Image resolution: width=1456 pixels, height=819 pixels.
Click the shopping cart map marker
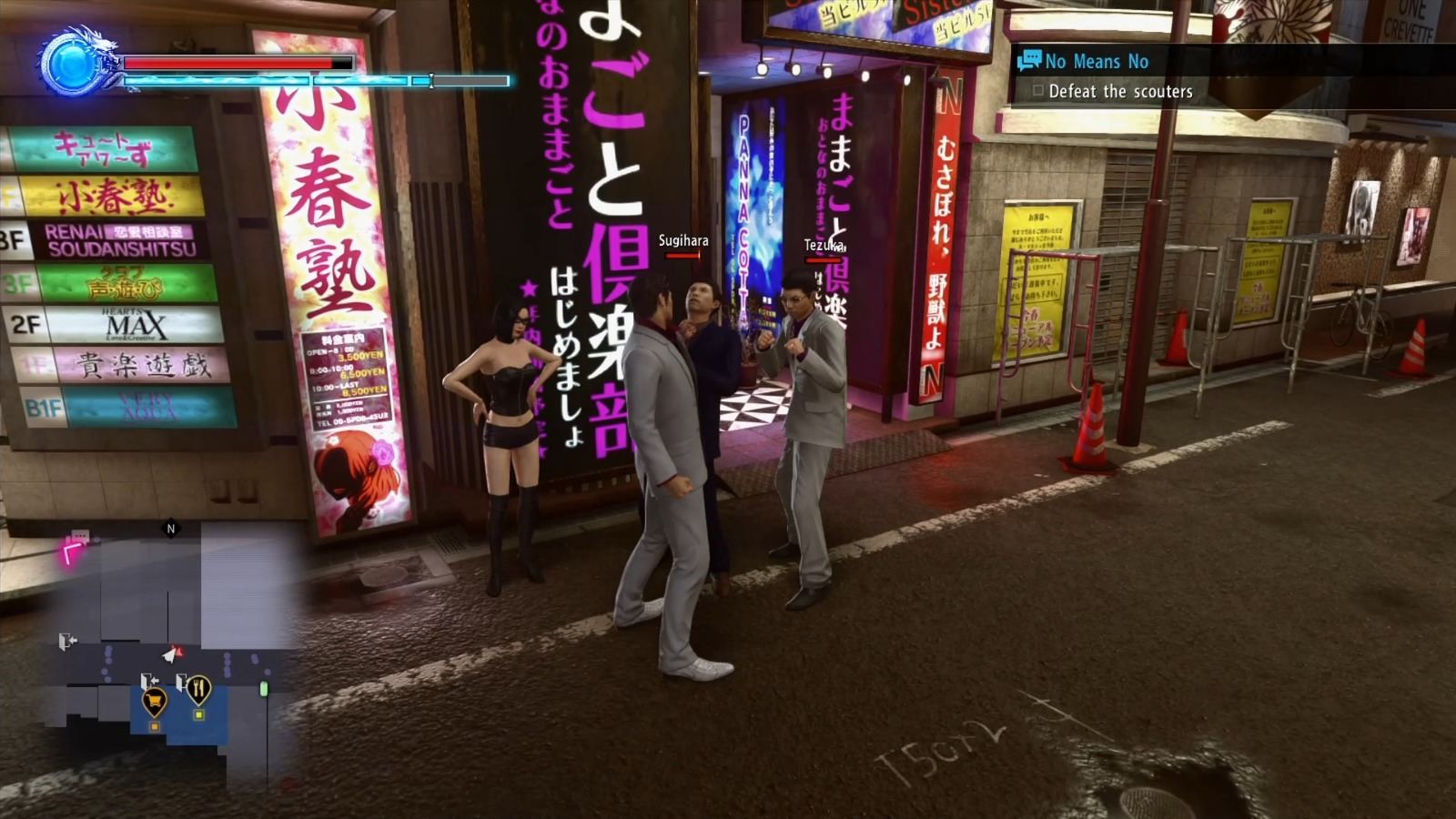click(x=154, y=701)
